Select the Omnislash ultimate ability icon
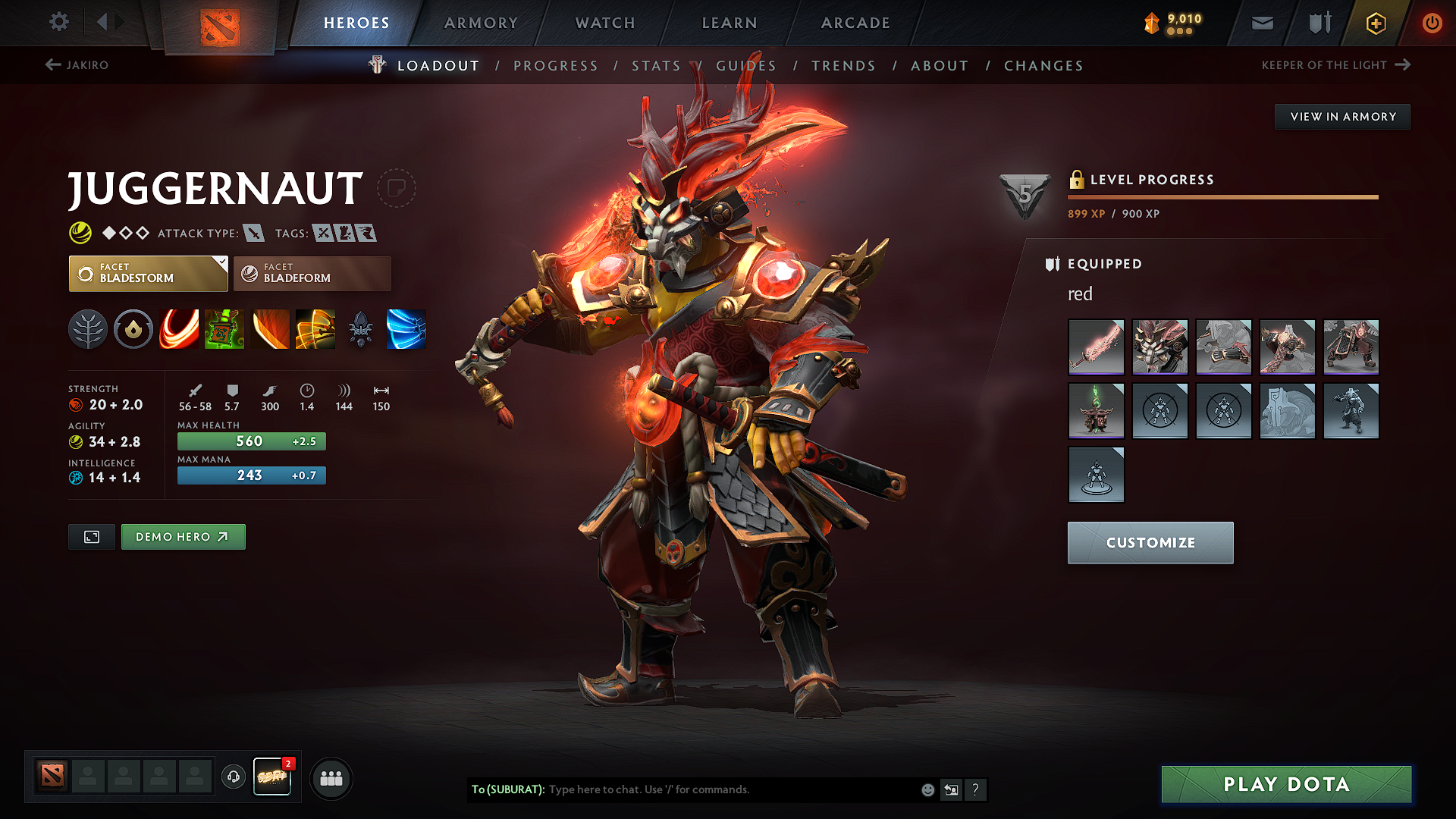 point(315,329)
